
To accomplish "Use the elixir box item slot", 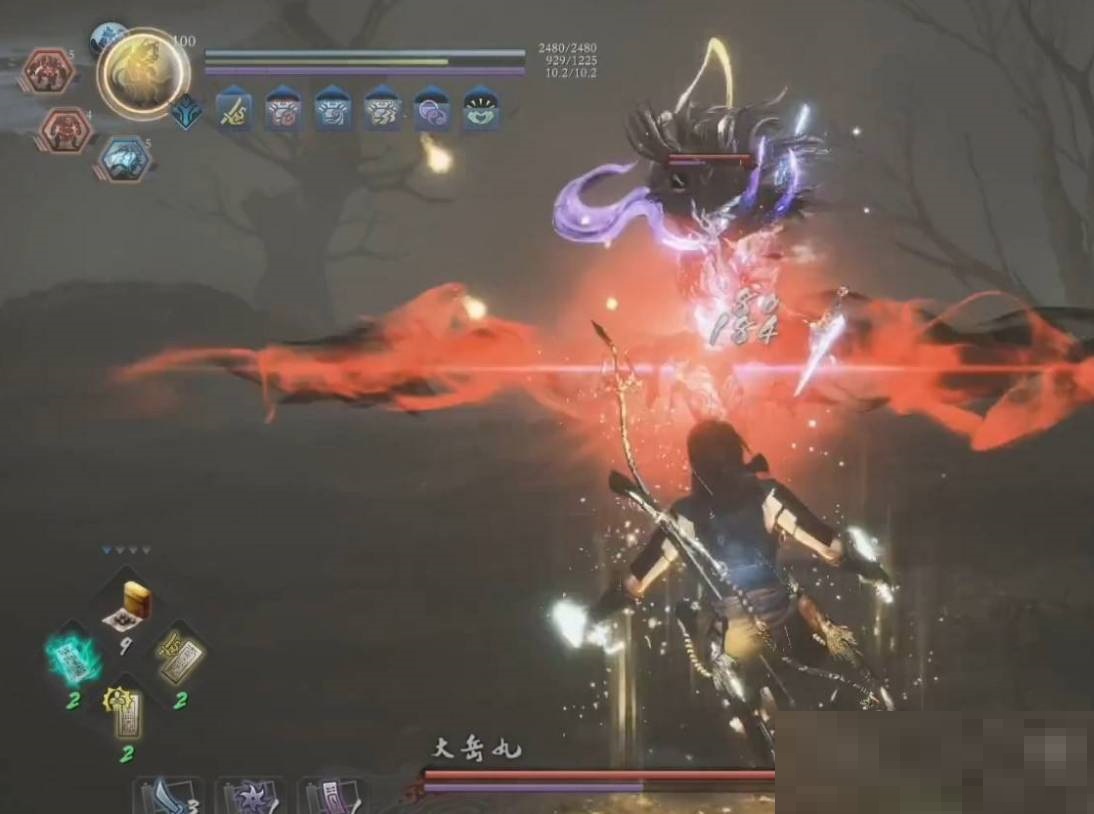I will click(x=131, y=604).
